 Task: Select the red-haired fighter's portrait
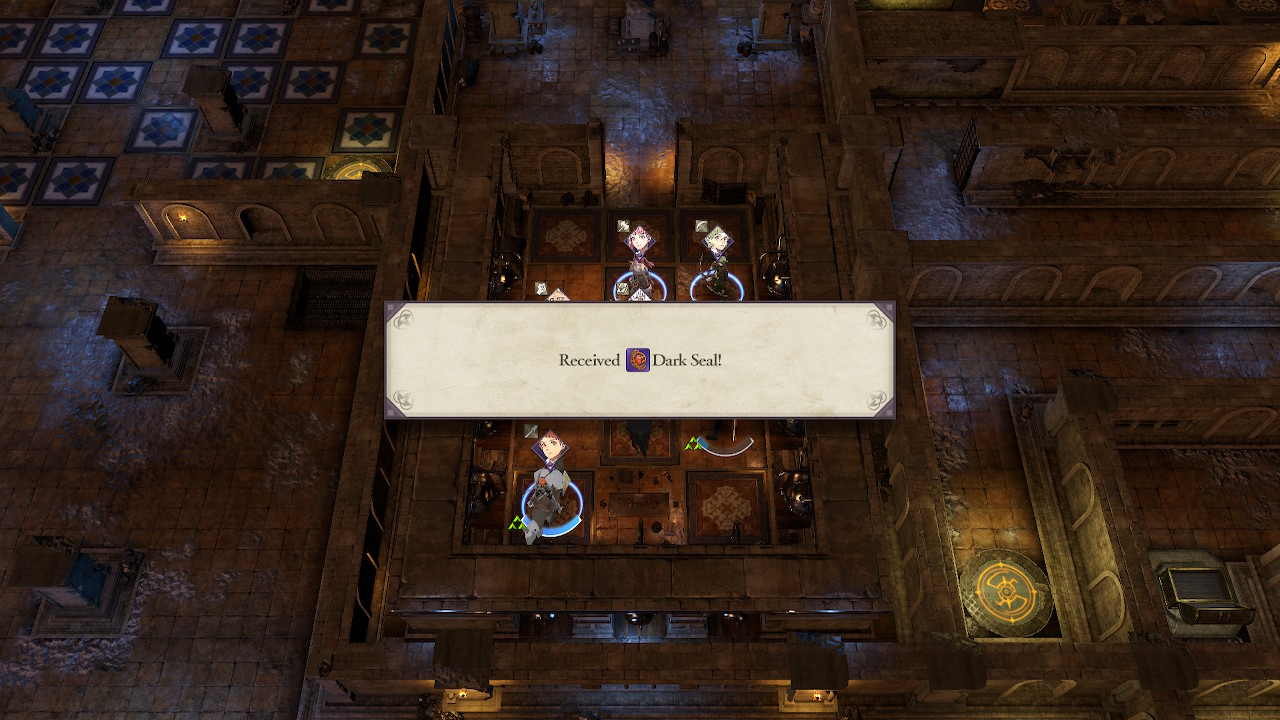tap(639, 239)
